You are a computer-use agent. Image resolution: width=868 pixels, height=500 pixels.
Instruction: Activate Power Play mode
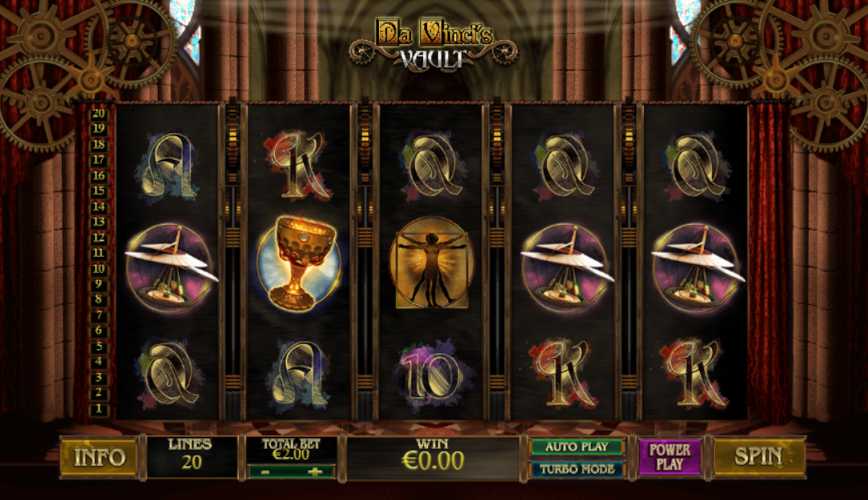[670, 456]
